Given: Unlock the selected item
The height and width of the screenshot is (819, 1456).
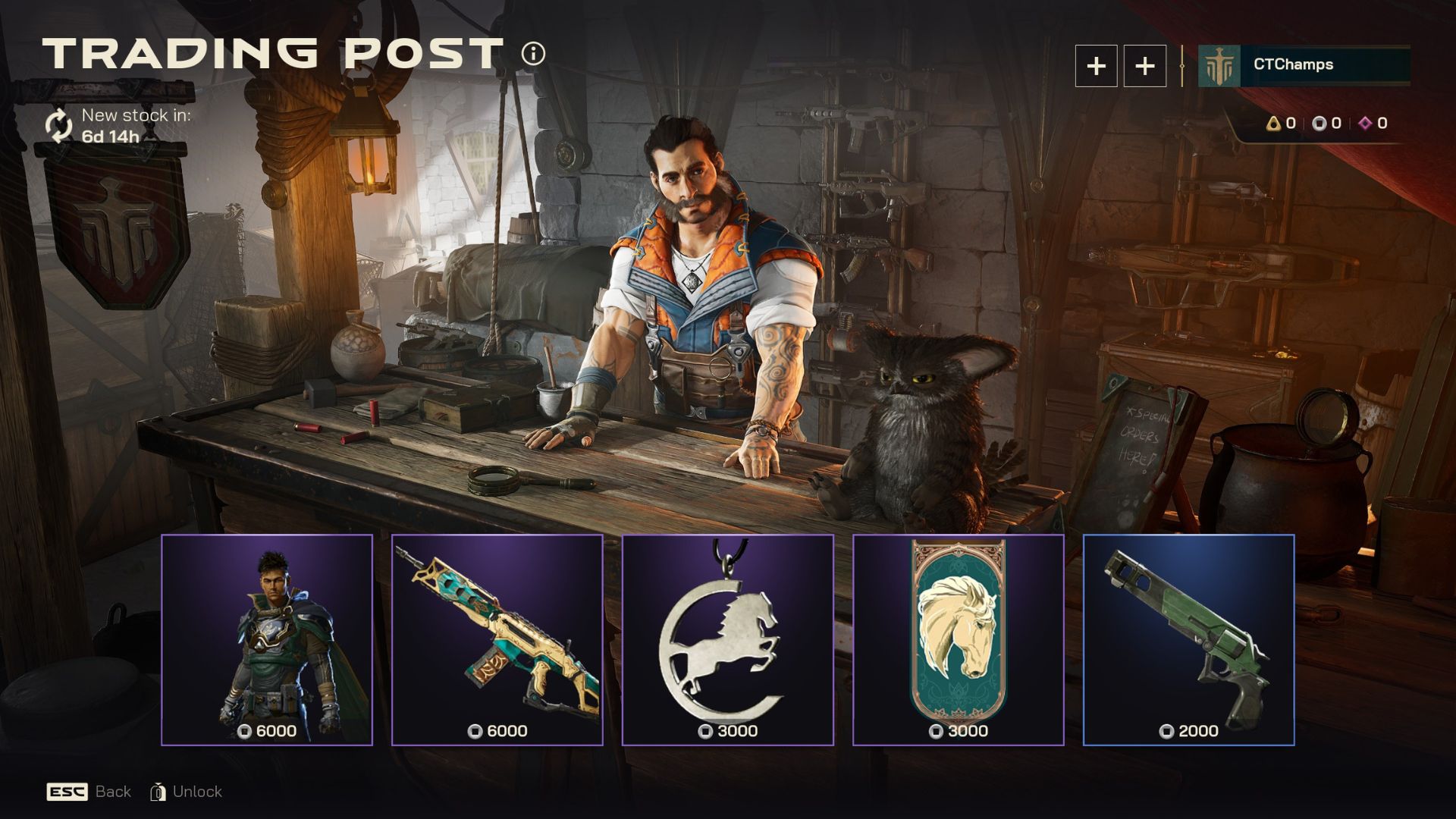Looking at the screenshot, I should 187,792.
